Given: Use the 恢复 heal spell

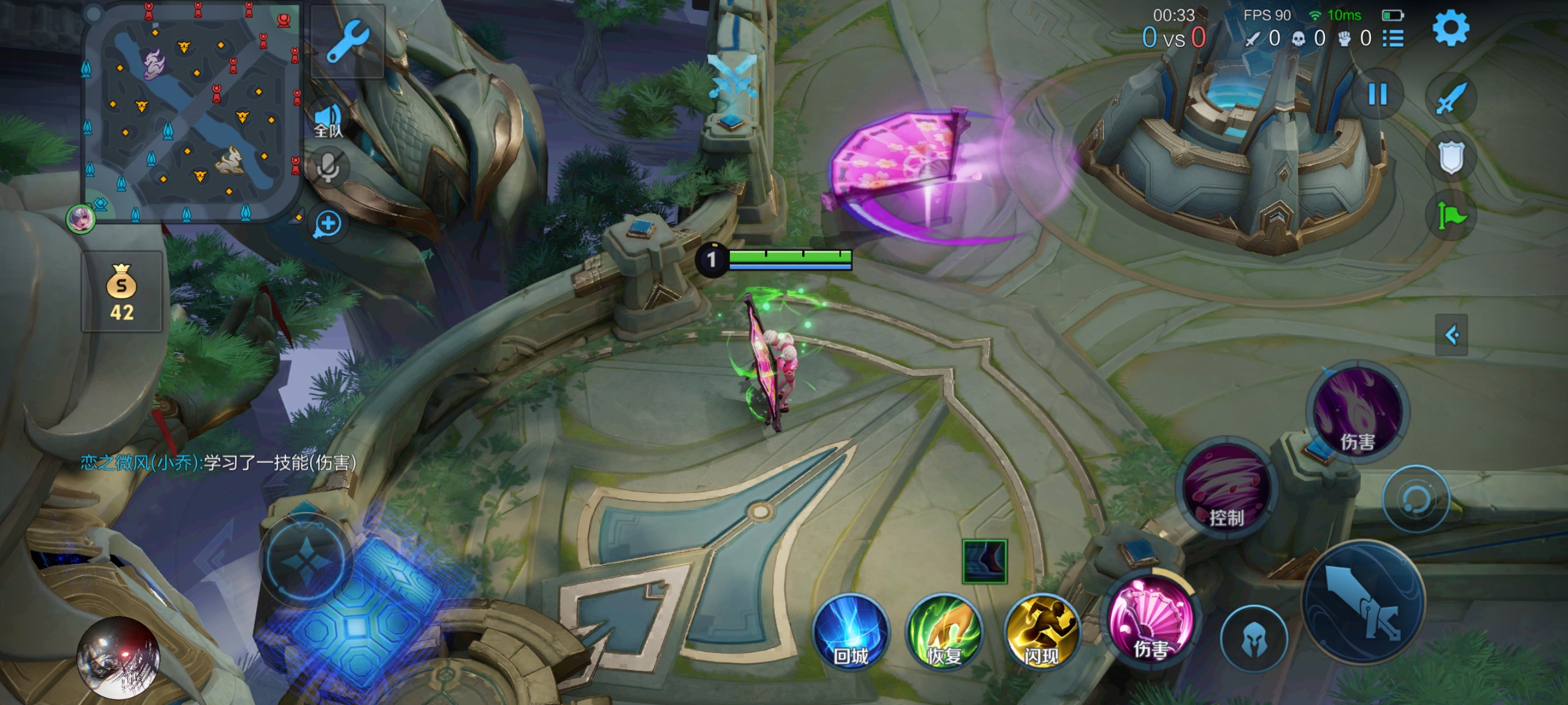Looking at the screenshot, I should 944,632.
